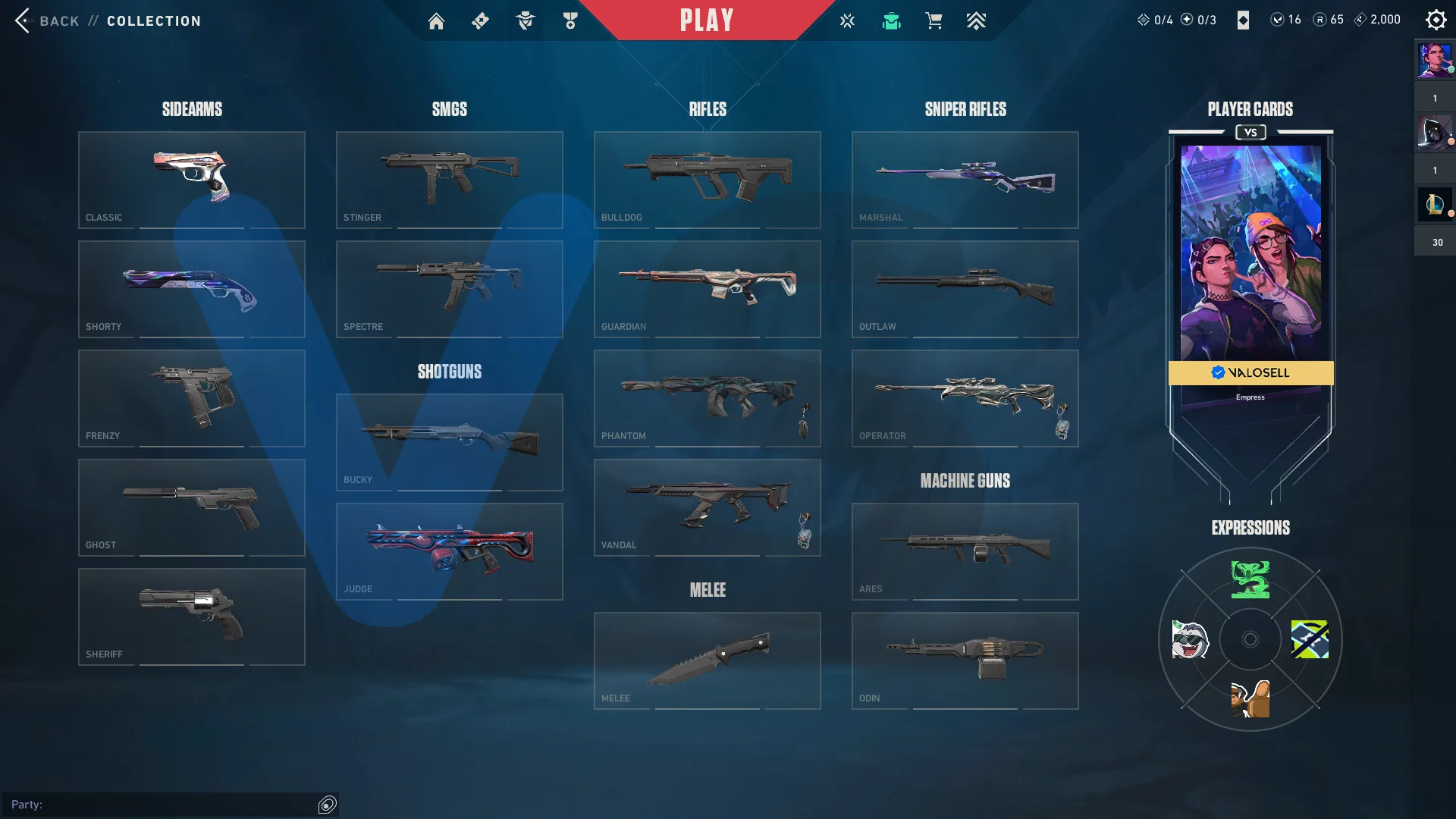
Task: Open the Home tab icon
Action: 436,21
